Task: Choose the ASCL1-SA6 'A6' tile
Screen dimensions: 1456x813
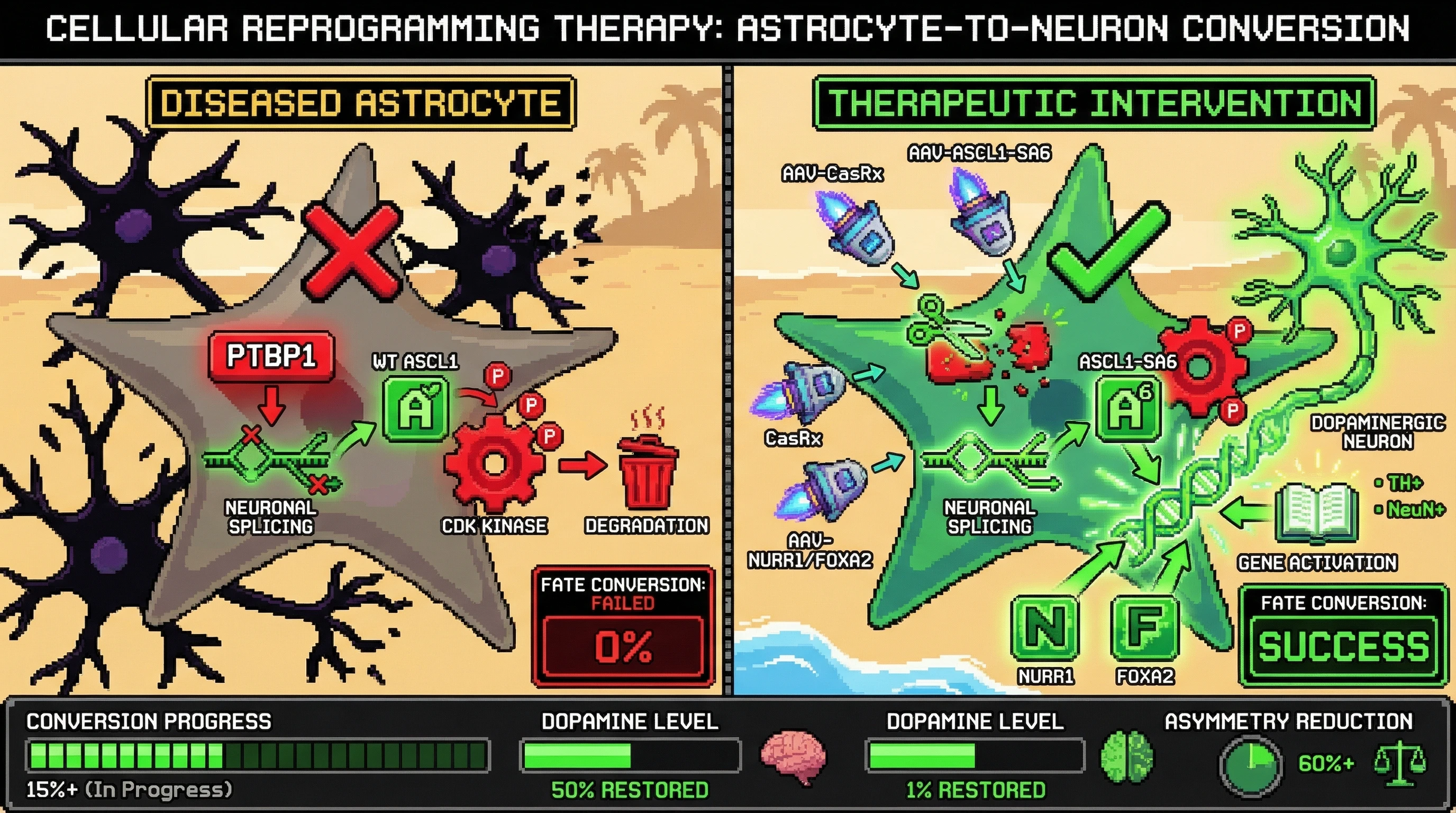Action: pos(1128,408)
